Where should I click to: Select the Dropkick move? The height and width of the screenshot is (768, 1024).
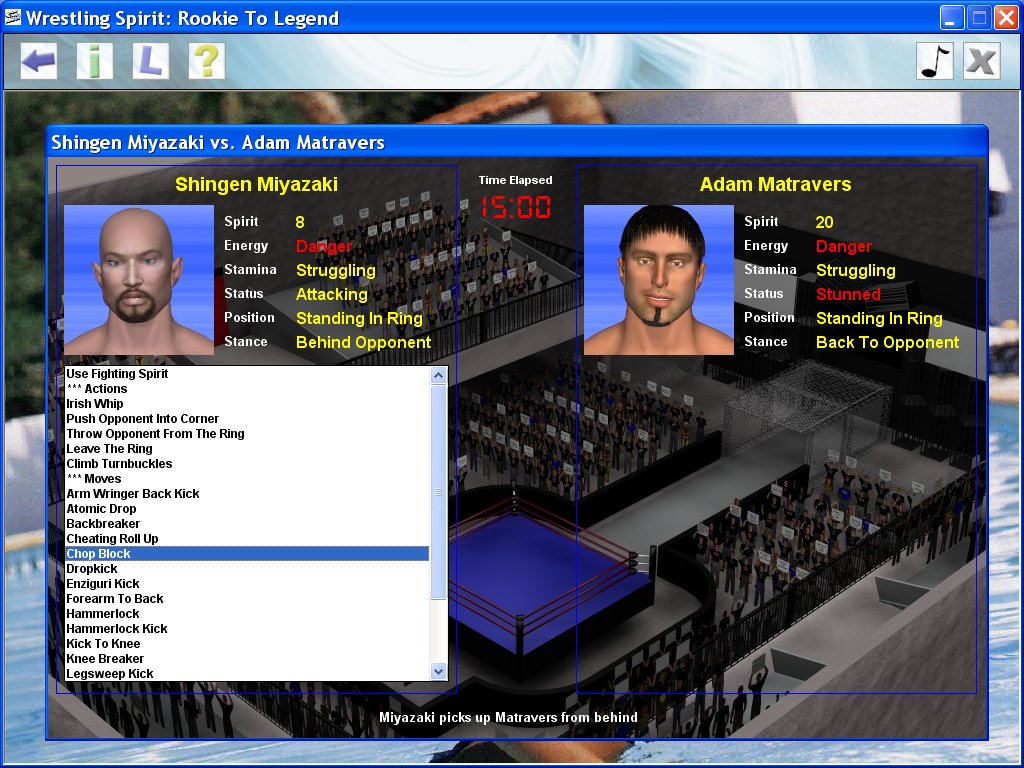pos(92,569)
